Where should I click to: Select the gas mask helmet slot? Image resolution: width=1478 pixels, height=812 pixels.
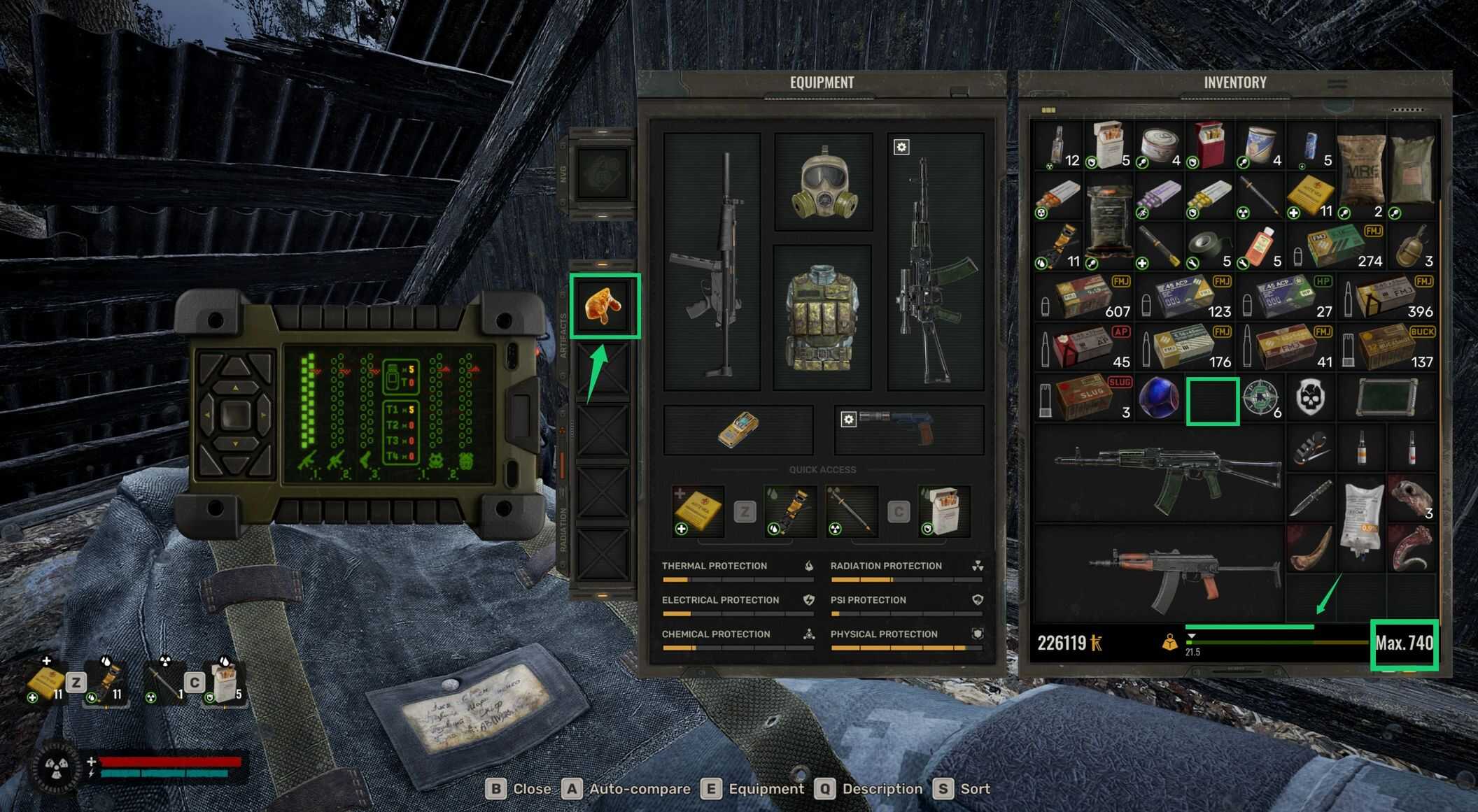coord(823,182)
